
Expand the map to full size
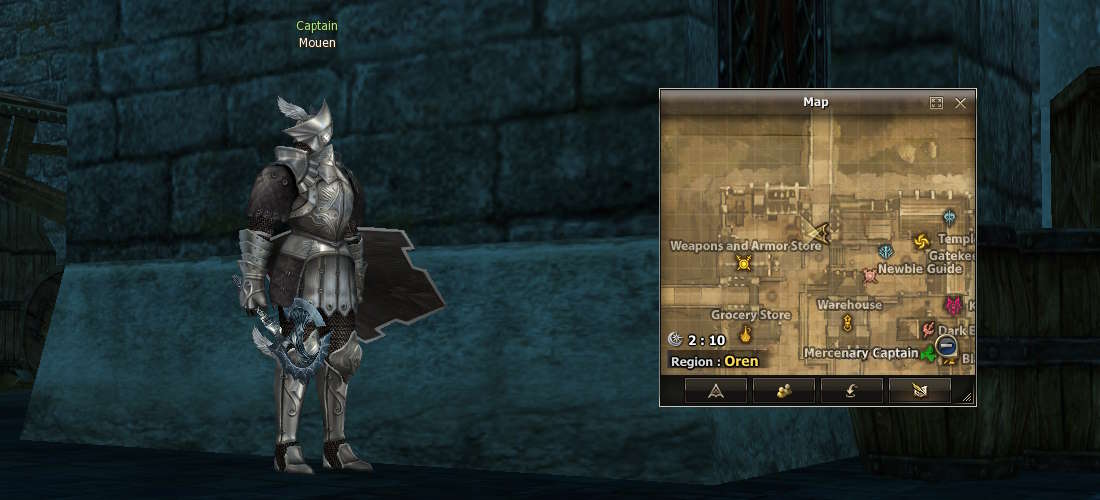[937, 103]
